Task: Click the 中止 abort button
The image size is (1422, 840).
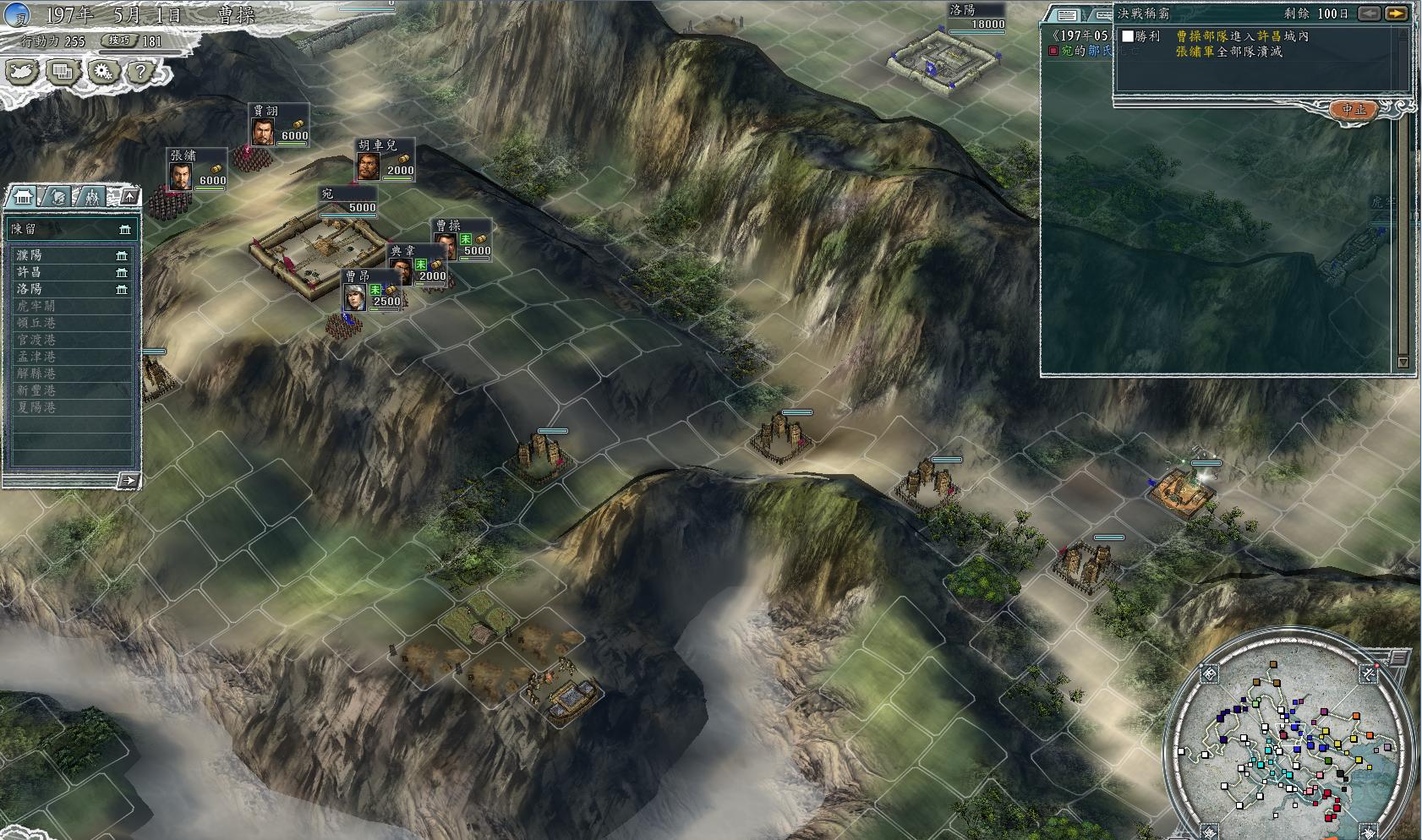Action: tap(1354, 109)
